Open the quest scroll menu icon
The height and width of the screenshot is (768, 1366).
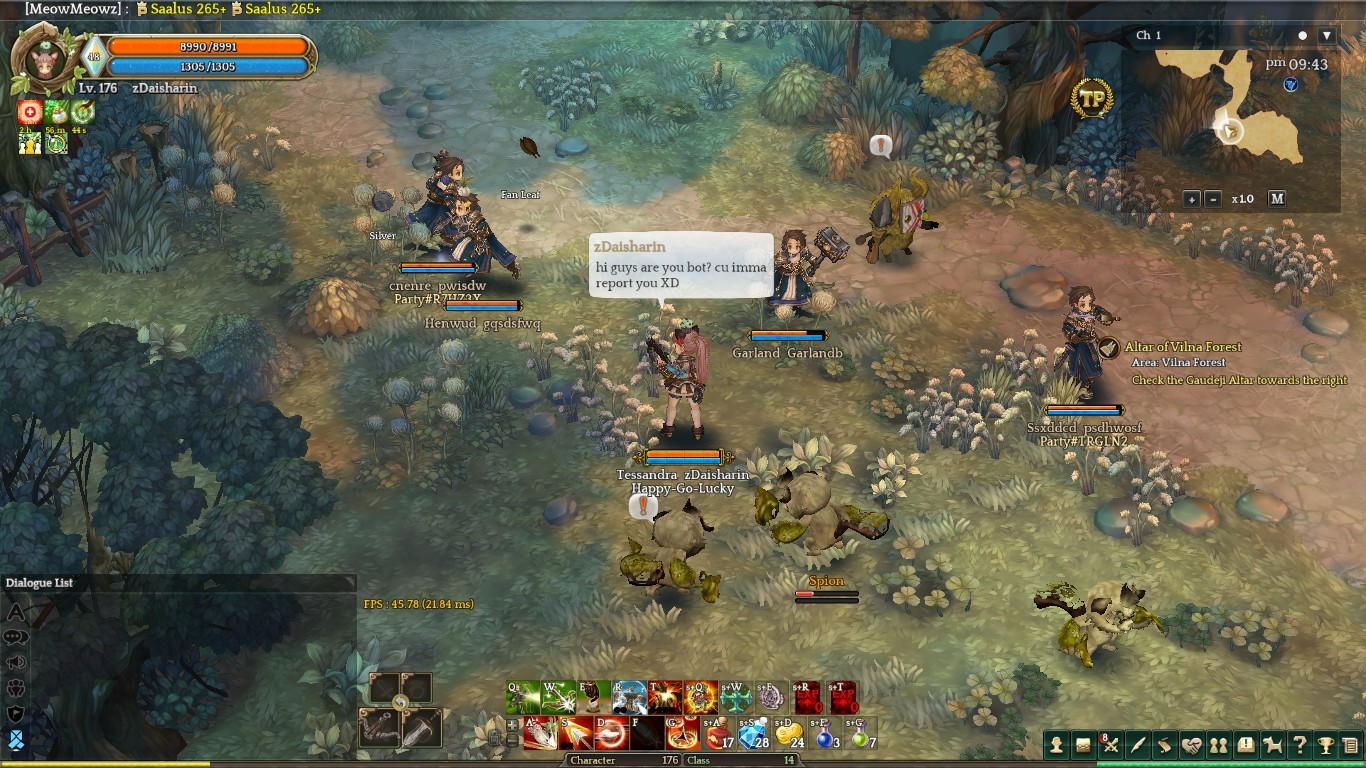[x=1164, y=745]
